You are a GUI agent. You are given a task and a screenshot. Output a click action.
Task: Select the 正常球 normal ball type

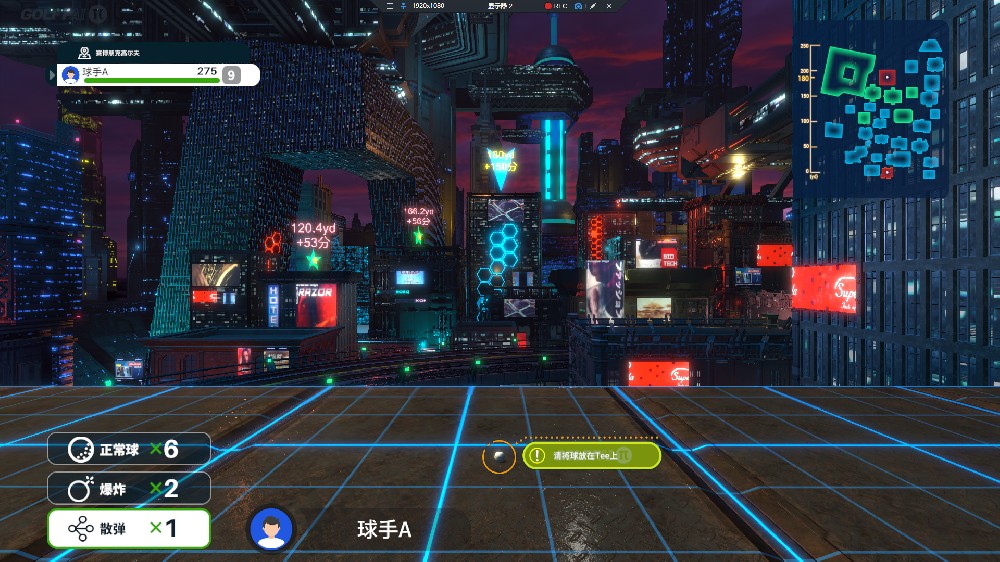(x=129, y=449)
